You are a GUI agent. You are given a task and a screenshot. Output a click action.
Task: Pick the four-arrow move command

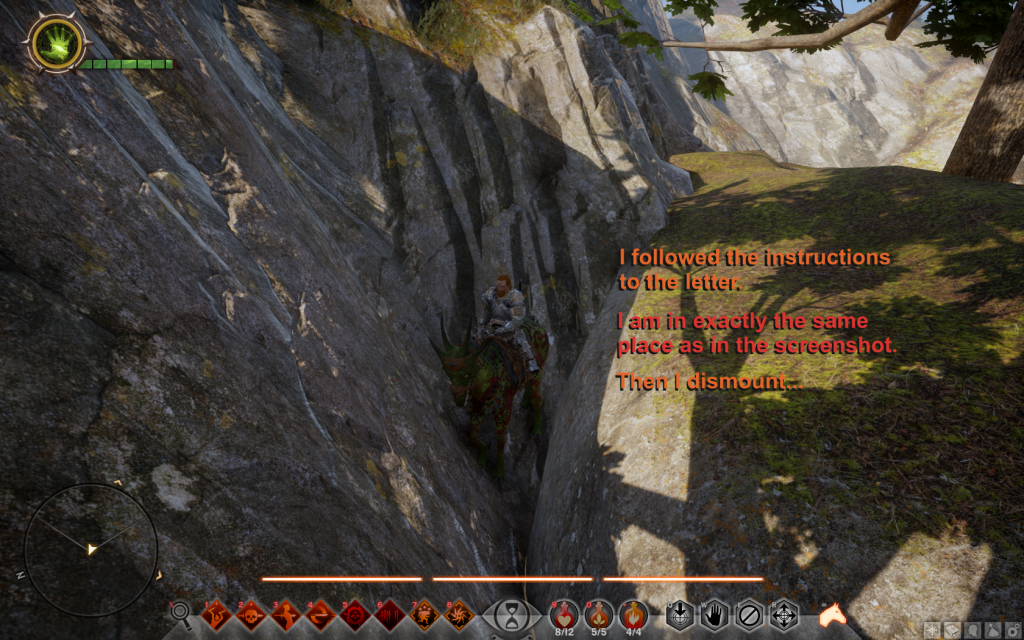(783, 613)
